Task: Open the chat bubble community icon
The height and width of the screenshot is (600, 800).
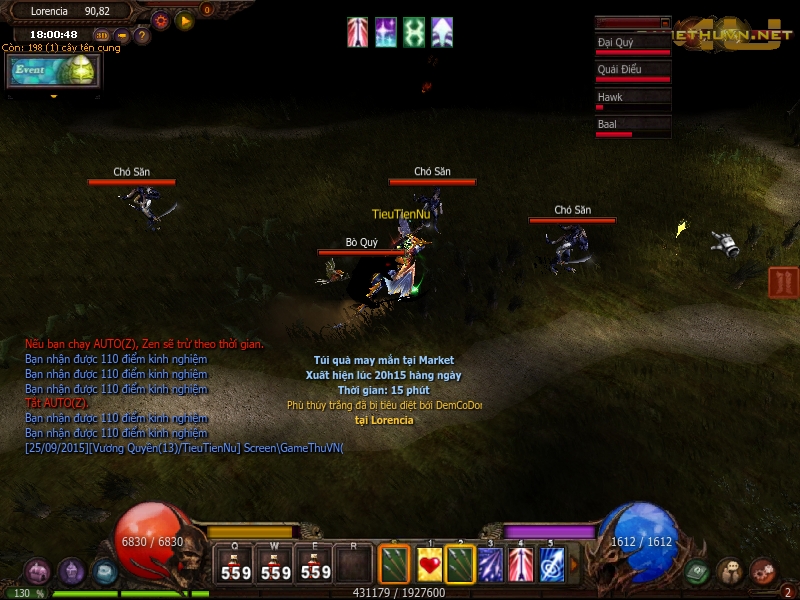Action: pyautogui.click(x=730, y=572)
